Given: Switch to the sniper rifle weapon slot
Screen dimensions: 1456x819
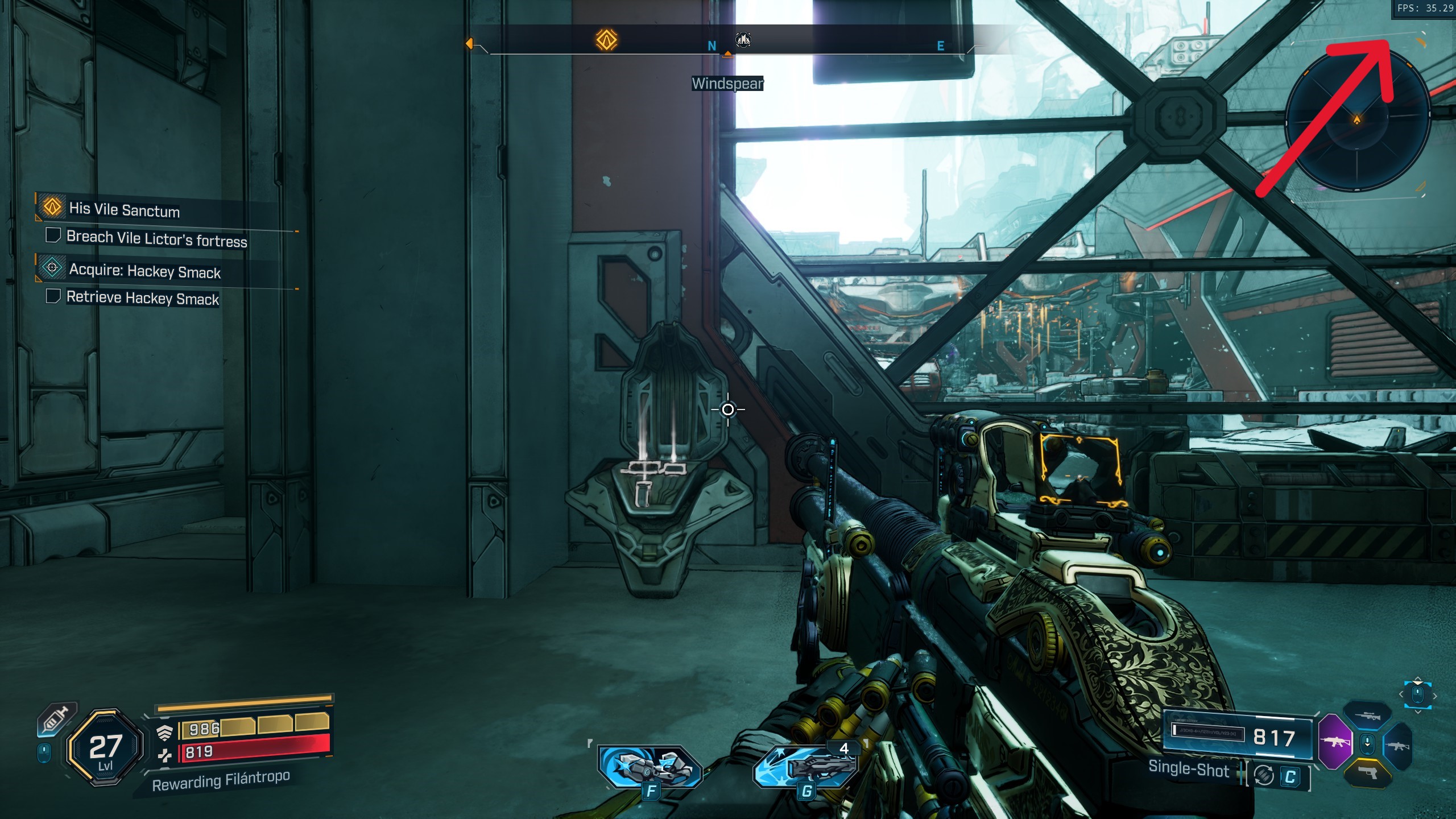Looking at the screenshot, I should [1367, 716].
